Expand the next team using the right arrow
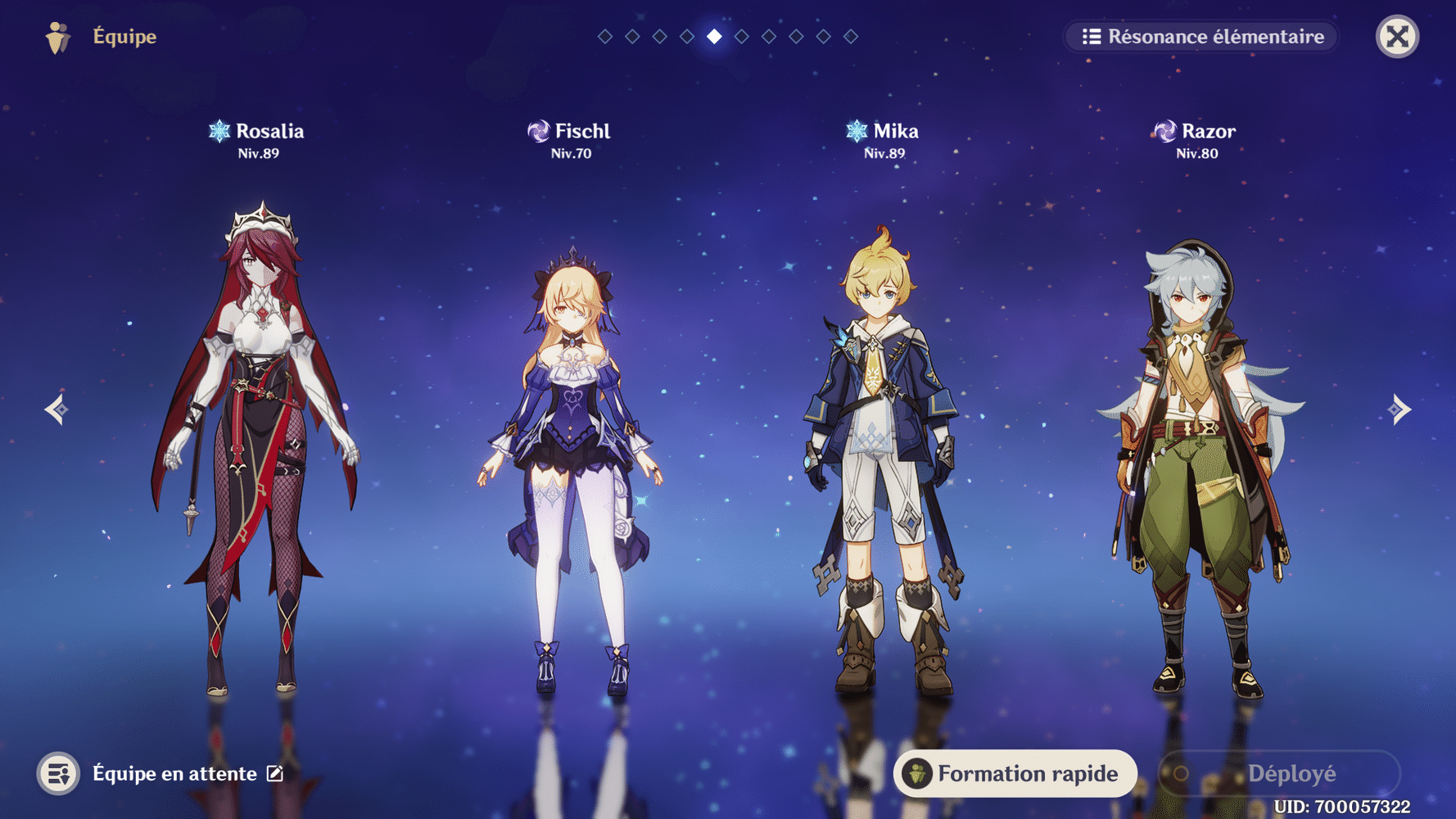 pyautogui.click(x=1401, y=409)
